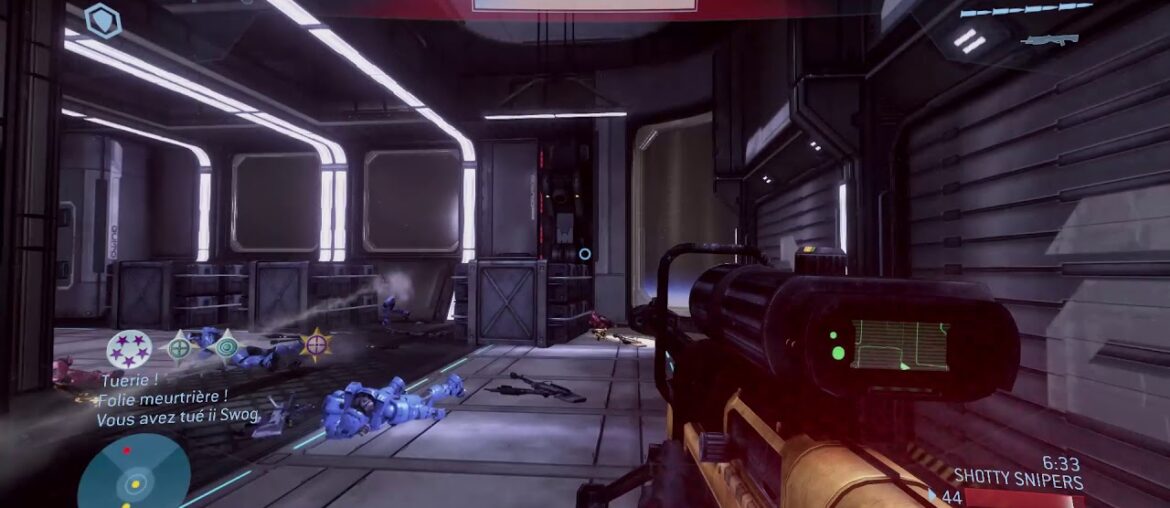Select the gold sunburst crosshair medal
The width and height of the screenshot is (1170, 508).
(316, 345)
